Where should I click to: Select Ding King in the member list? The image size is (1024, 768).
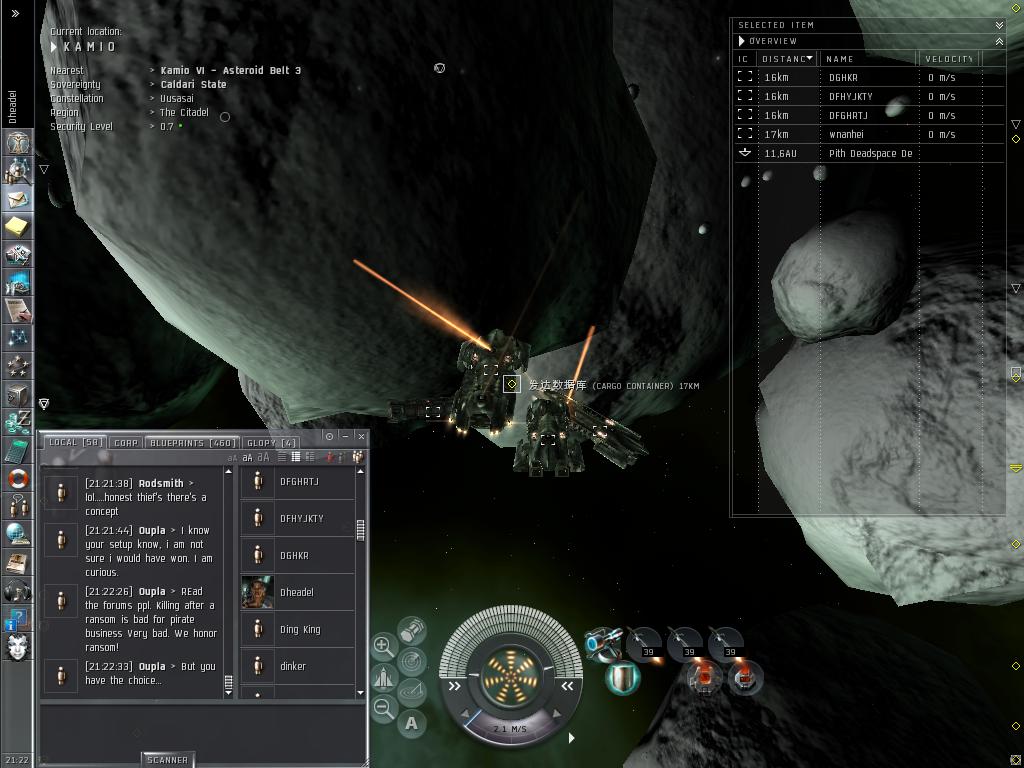point(299,629)
